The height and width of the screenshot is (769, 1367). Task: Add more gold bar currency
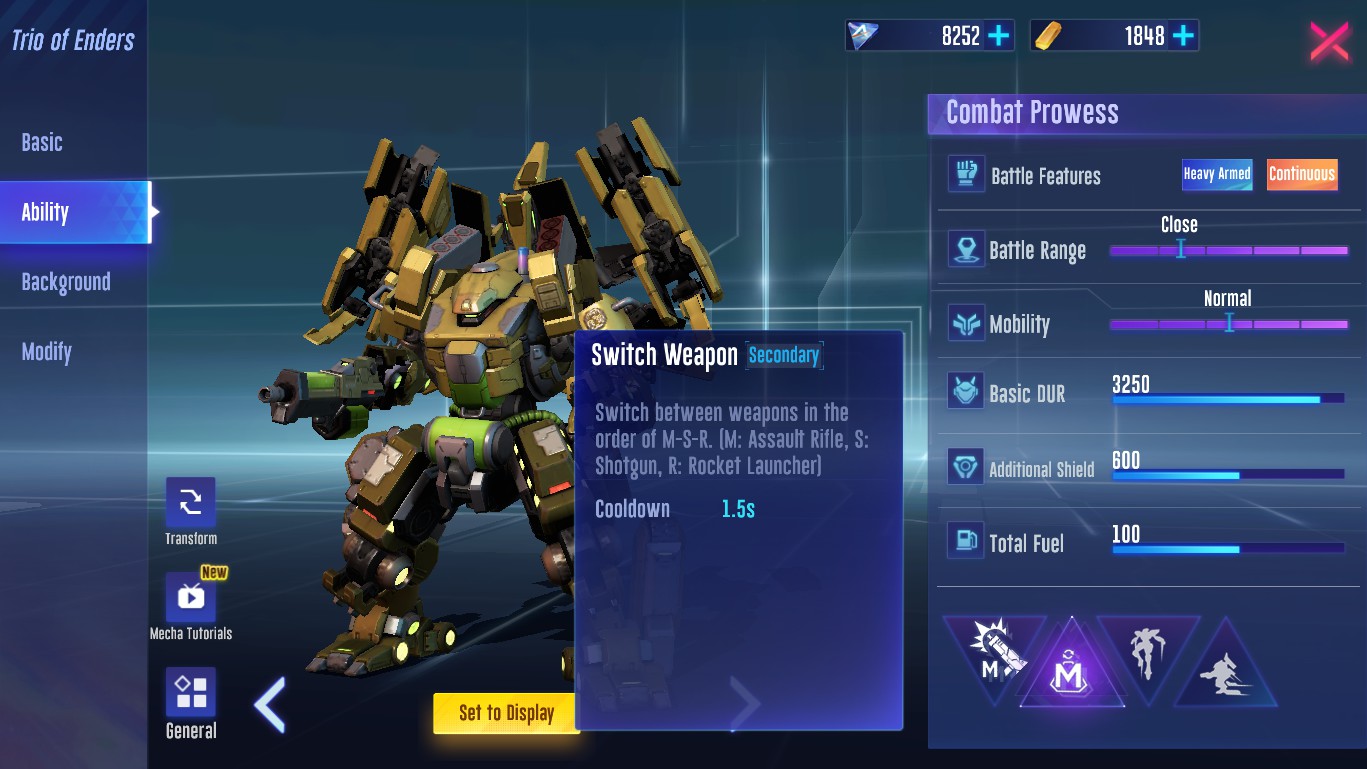pyautogui.click(x=1183, y=36)
